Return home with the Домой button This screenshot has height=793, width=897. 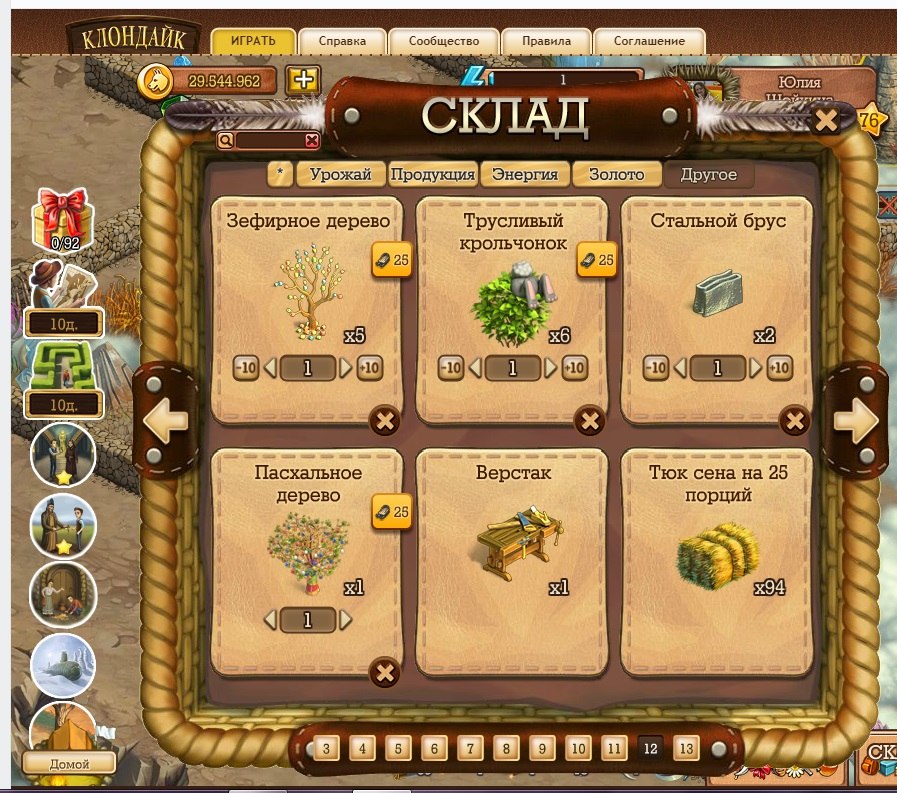click(x=69, y=764)
